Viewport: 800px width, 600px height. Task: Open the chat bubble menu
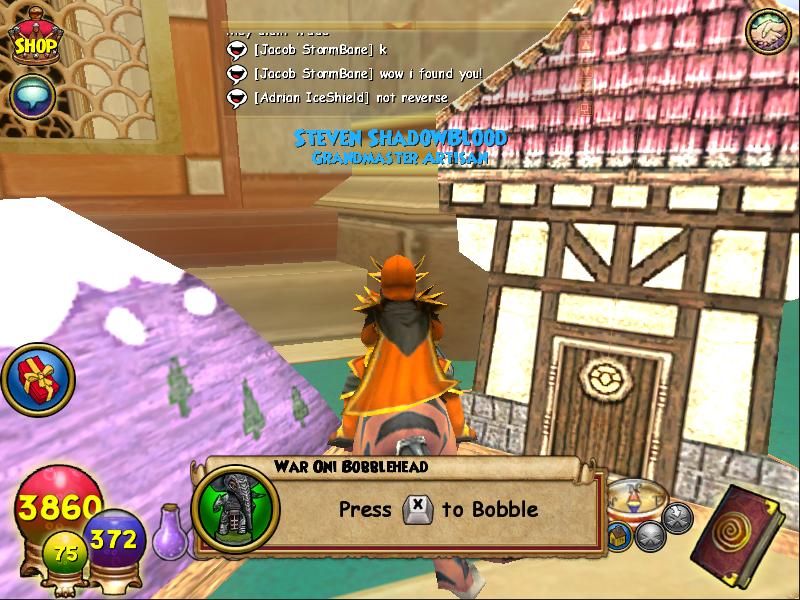pos(33,96)
